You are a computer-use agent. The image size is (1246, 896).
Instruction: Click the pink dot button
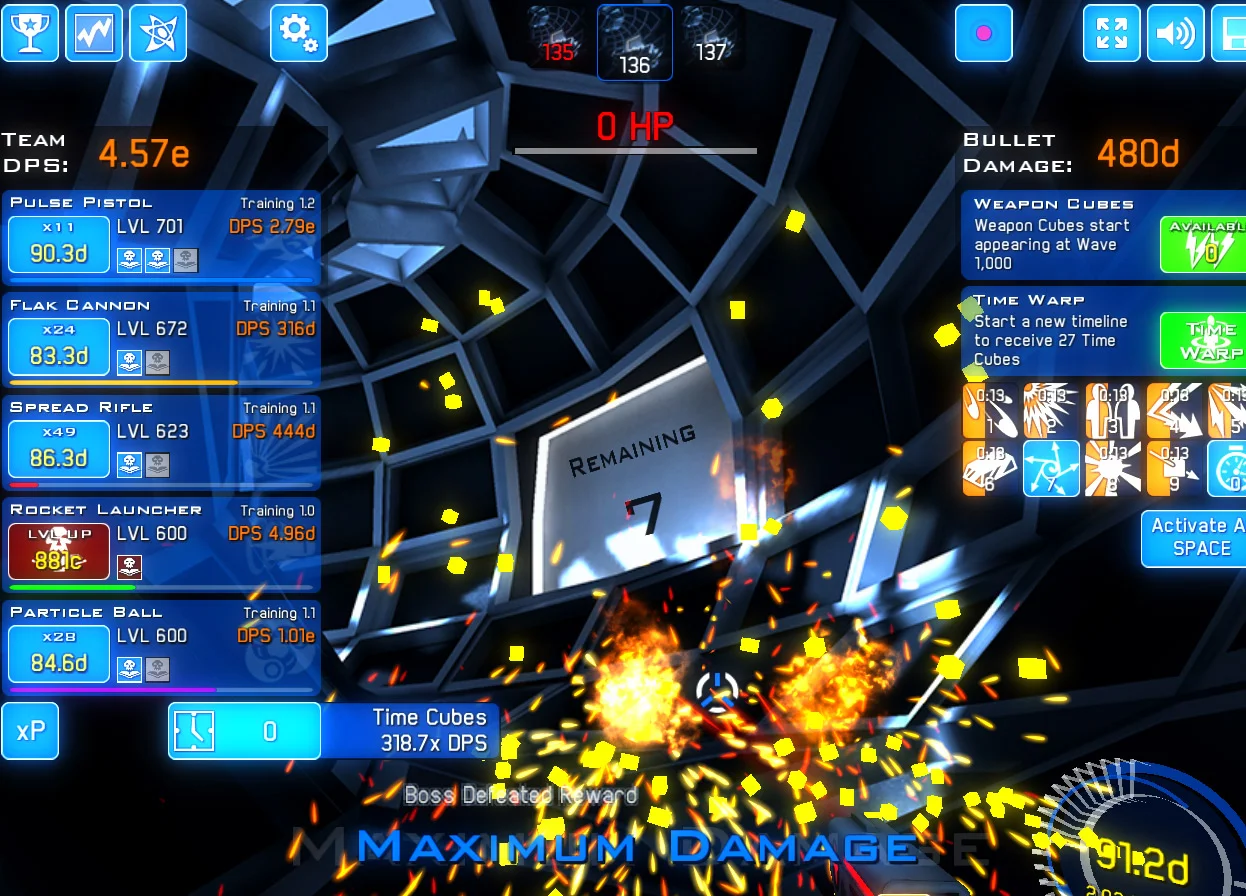[x=983, y=33]
